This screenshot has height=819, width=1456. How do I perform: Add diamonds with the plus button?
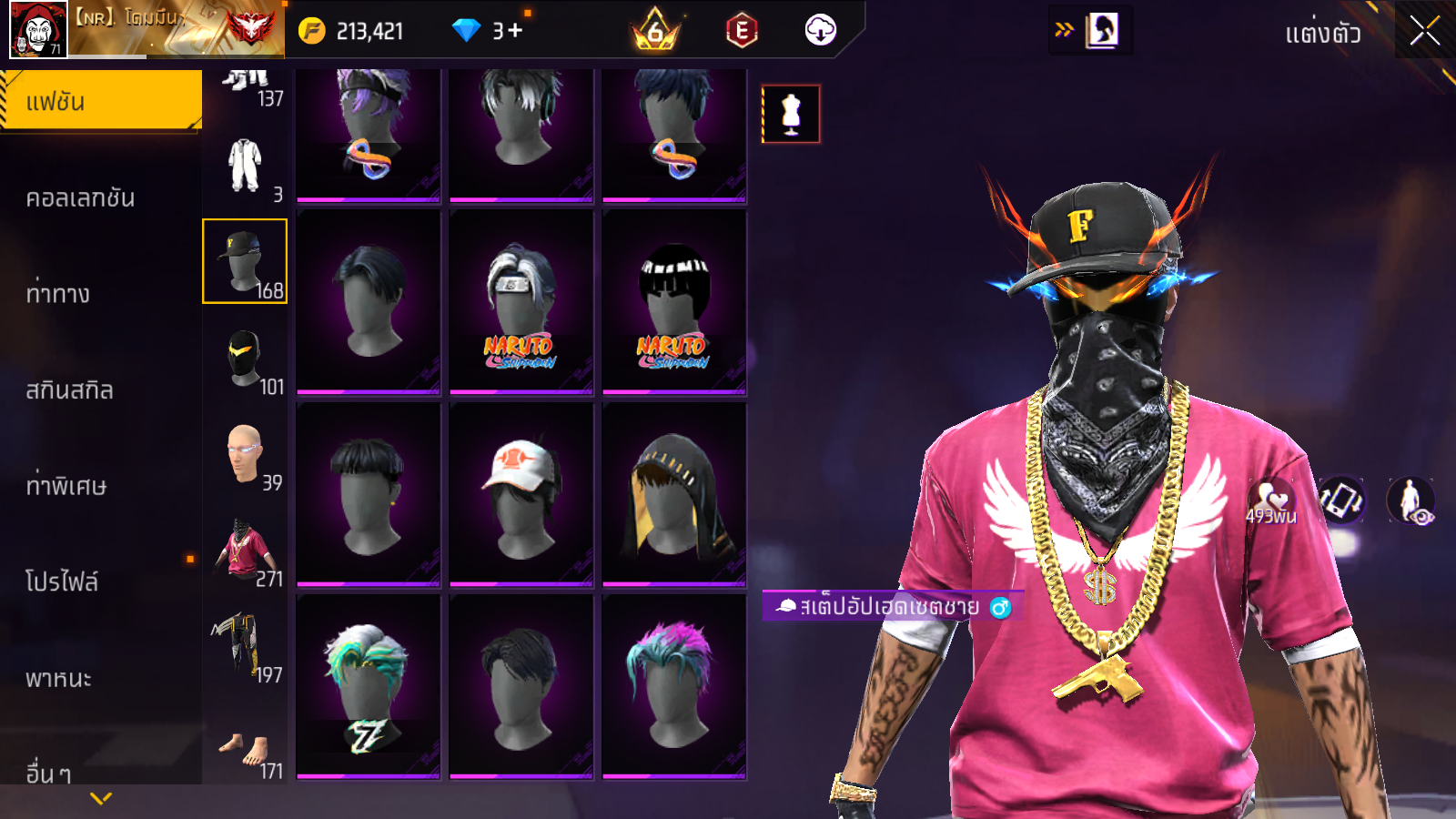click(x=515, y=31)
